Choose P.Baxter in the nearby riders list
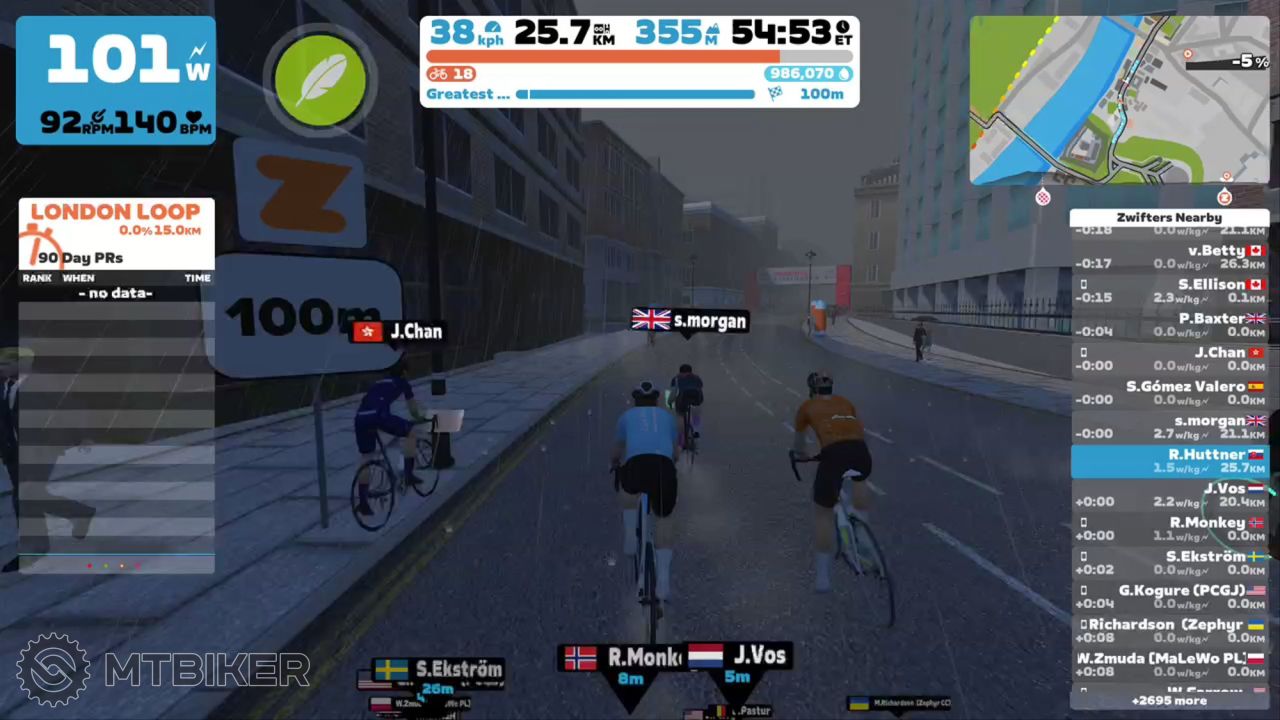1280x720 pixels. tap(1169, 325)
